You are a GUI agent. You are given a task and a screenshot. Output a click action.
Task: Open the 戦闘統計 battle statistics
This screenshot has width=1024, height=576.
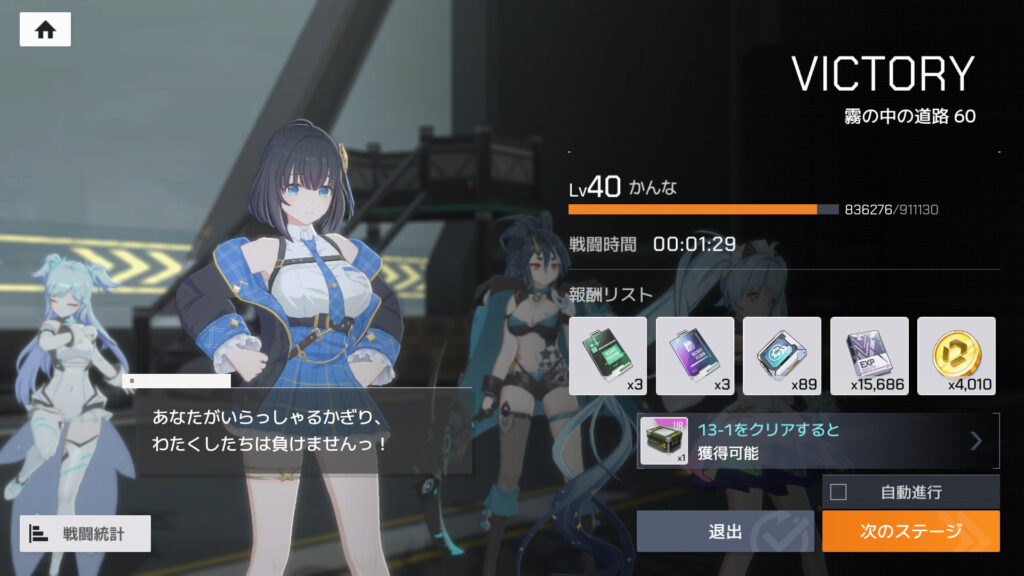(x=85, y=533)
